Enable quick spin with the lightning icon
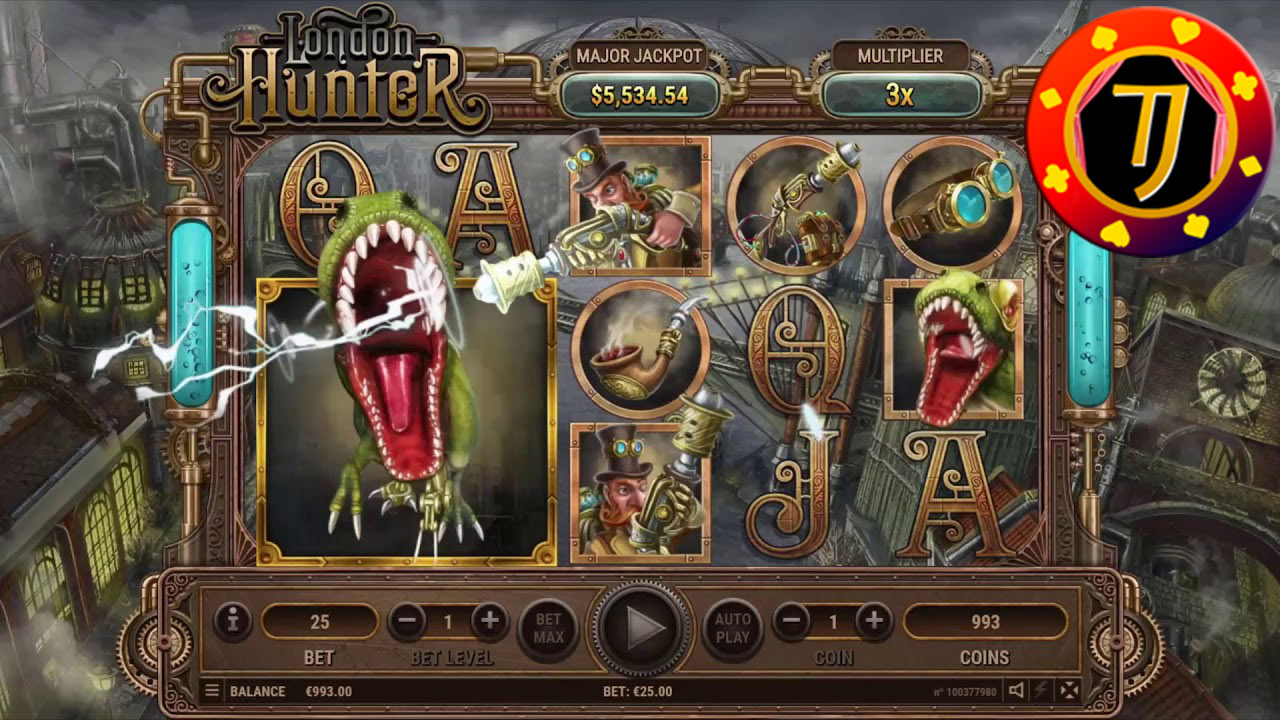This screenshot has height=720, width=1280. (x=1041, y=690)
